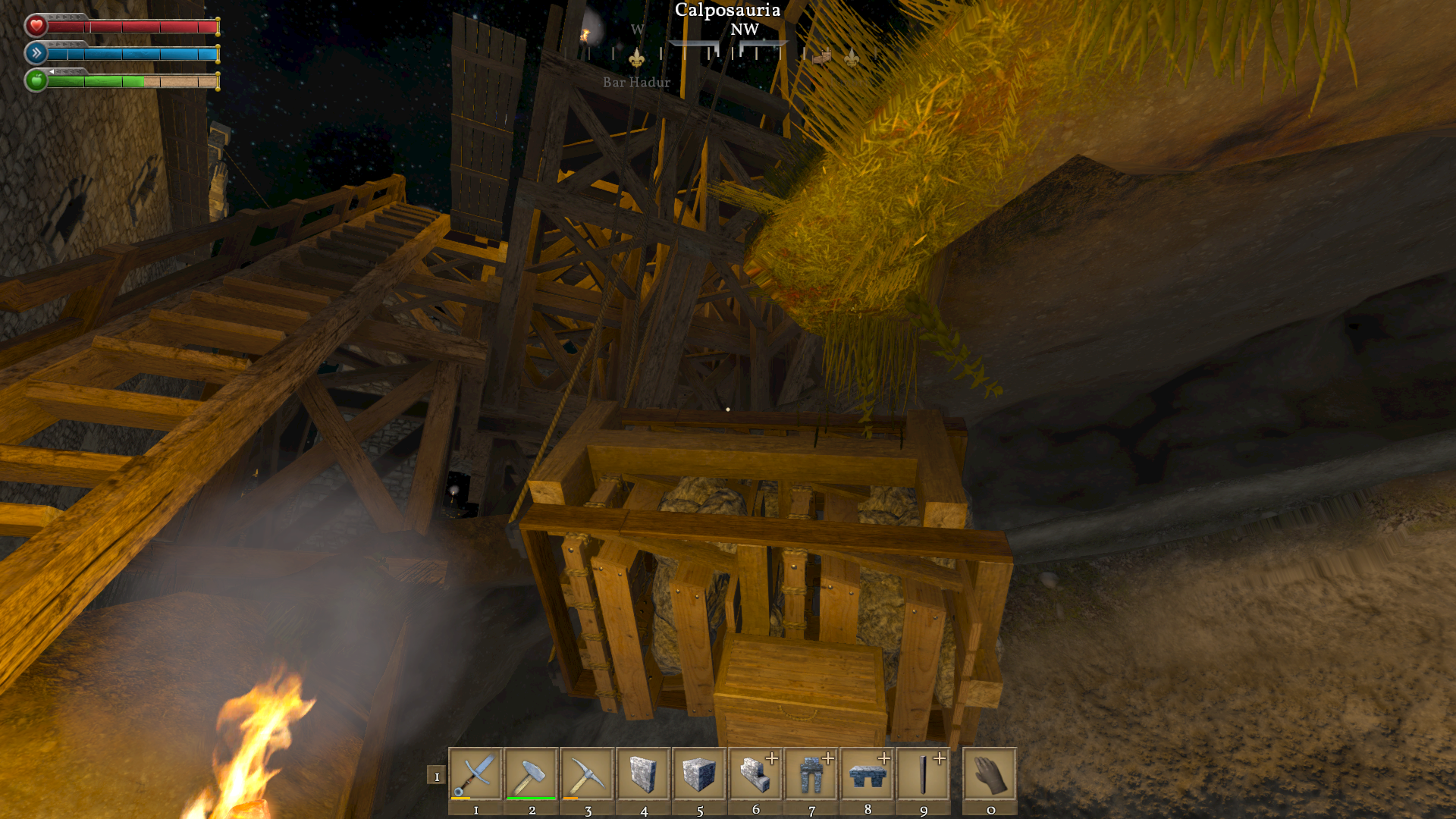Pick the stone cube block slot

point(699,774)
